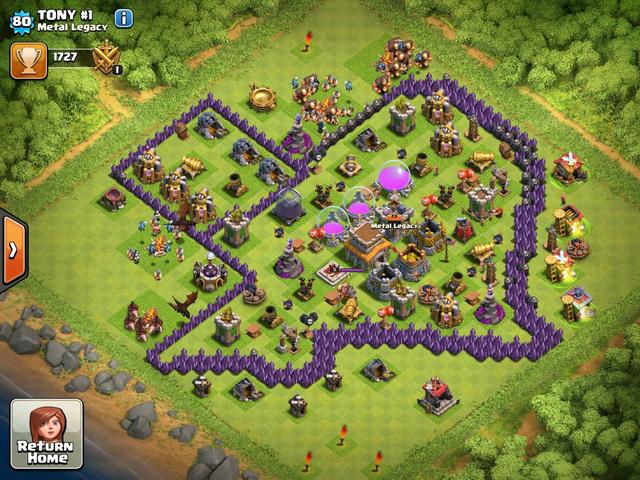The image size is (640, 480).
Task: Tap the level 80 experience badge
Action: (20, 18)
